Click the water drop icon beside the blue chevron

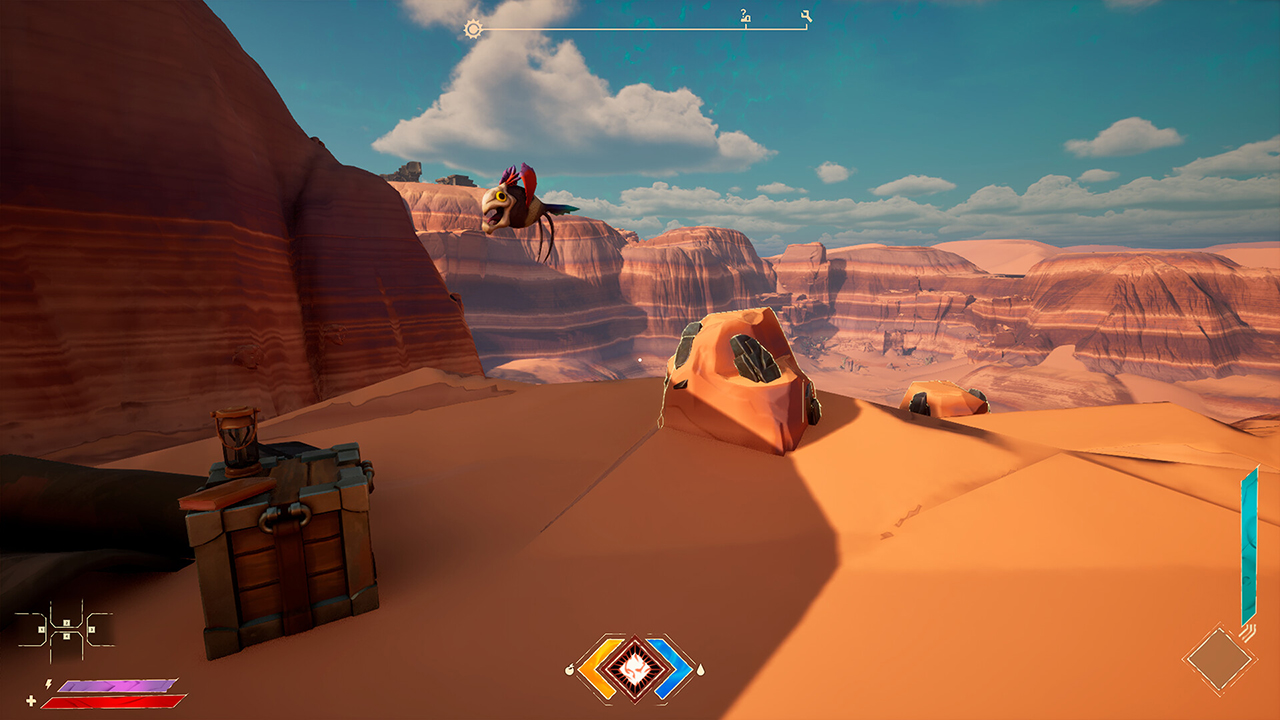[700, 670]
